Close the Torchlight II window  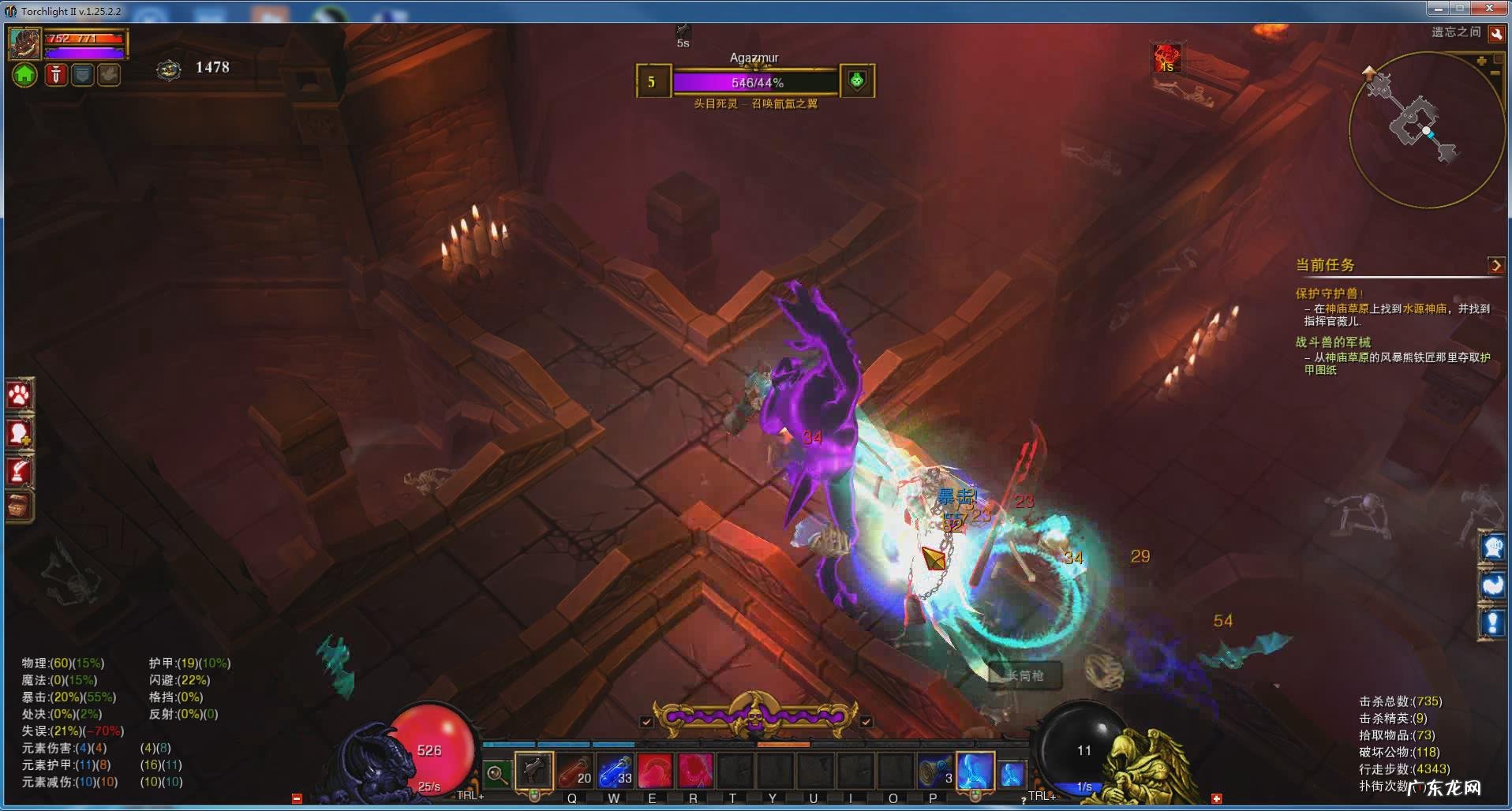(x=1490, y=9)
